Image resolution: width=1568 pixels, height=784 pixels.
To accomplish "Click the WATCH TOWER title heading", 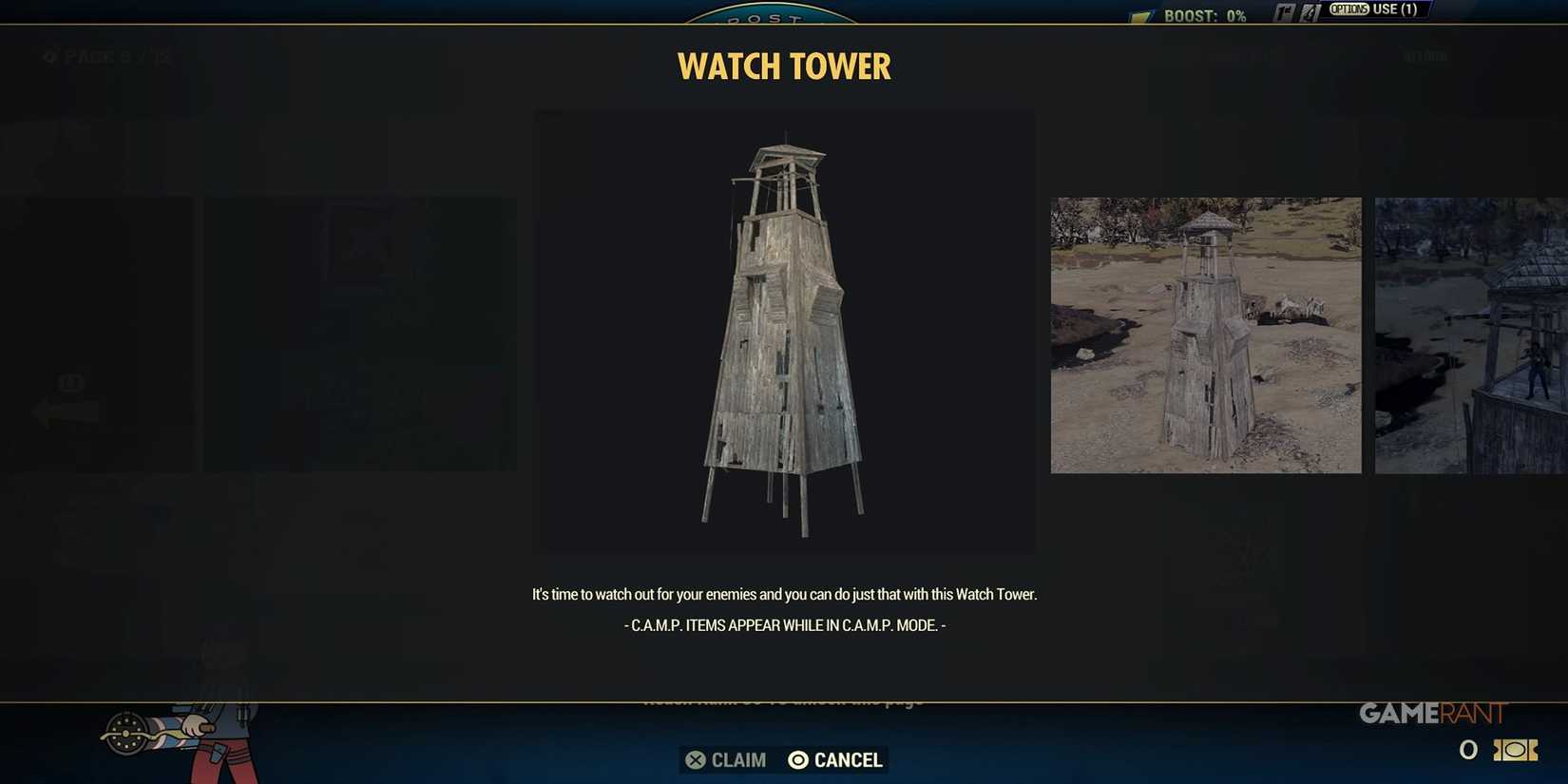I will tap(783, 66).
